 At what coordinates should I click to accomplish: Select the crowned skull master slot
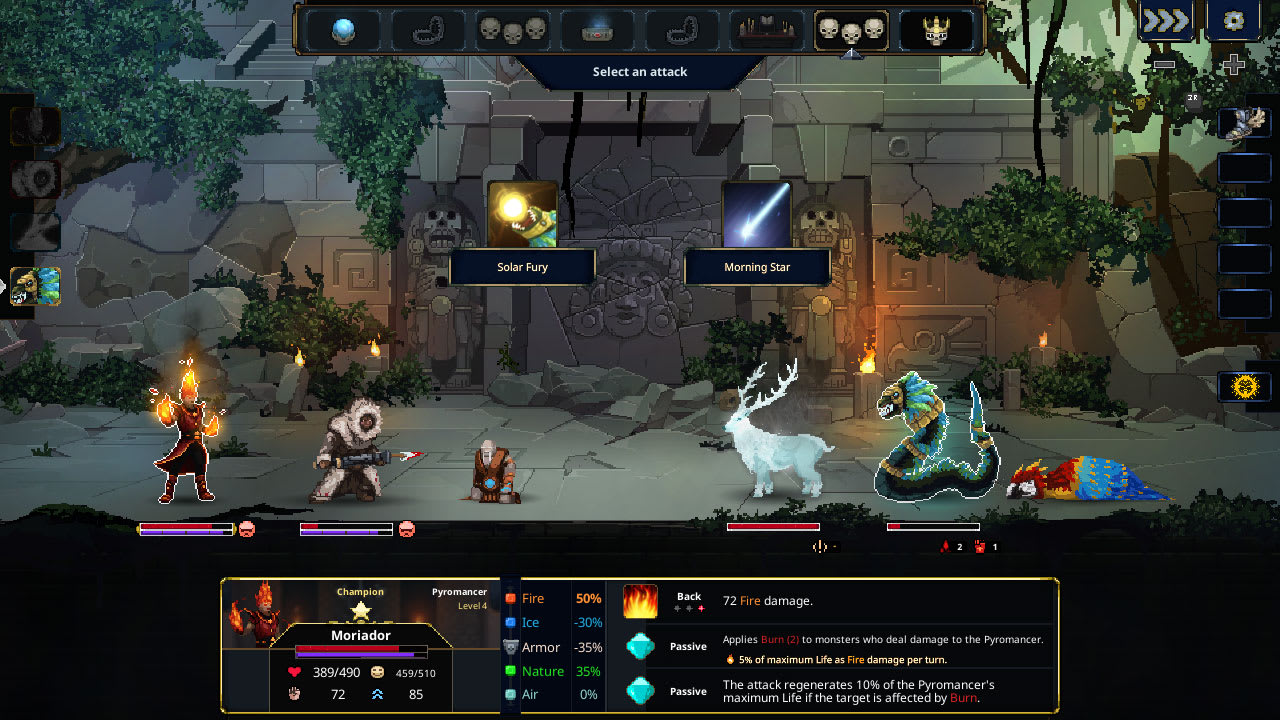936,31
